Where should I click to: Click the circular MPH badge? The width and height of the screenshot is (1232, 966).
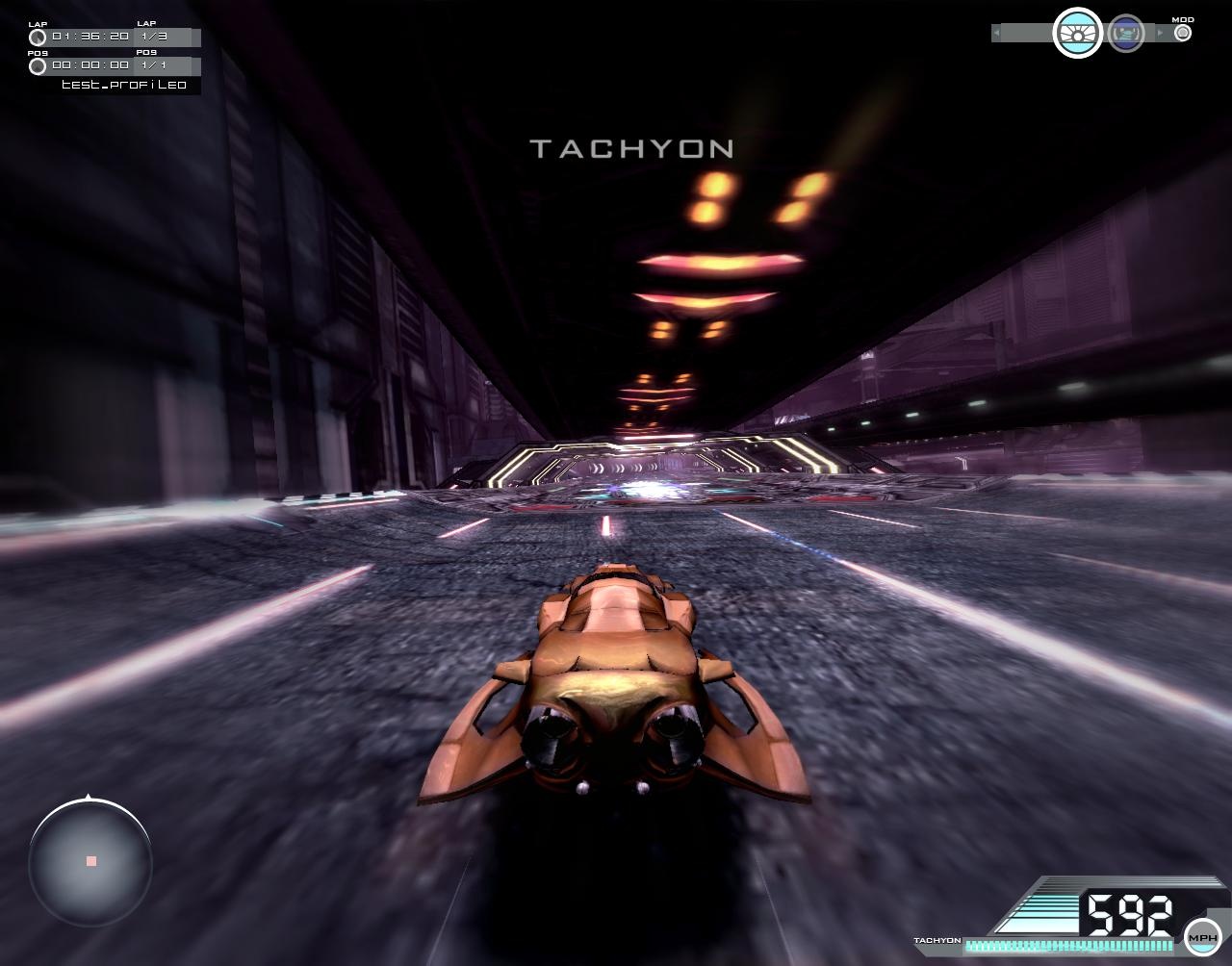[x=1202, y=935]
